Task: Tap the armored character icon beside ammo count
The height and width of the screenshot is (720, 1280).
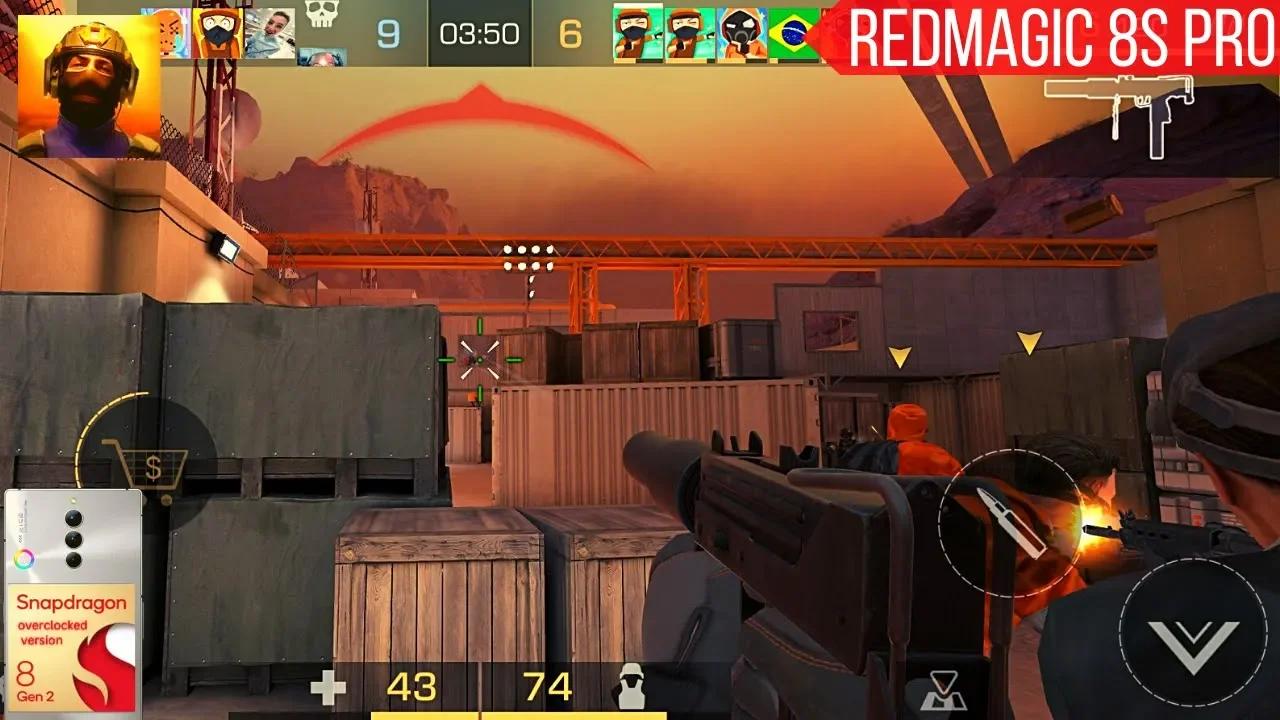Action: tap(632, 687)
